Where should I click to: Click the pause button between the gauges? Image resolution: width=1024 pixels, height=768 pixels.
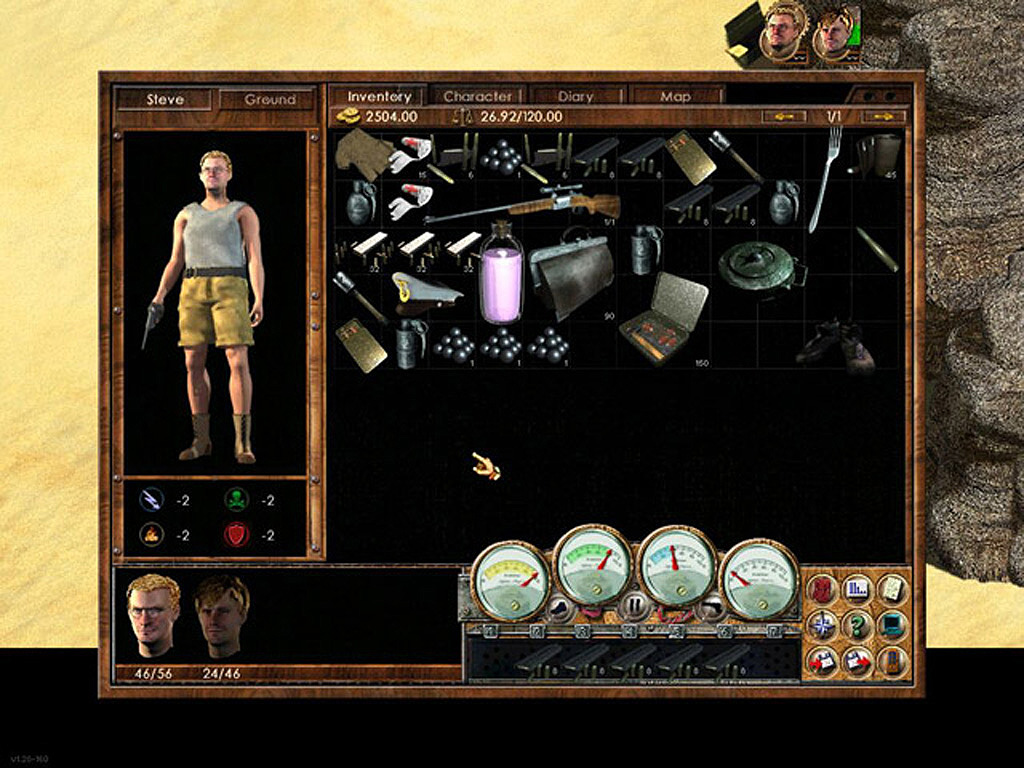tap(634, 604)
